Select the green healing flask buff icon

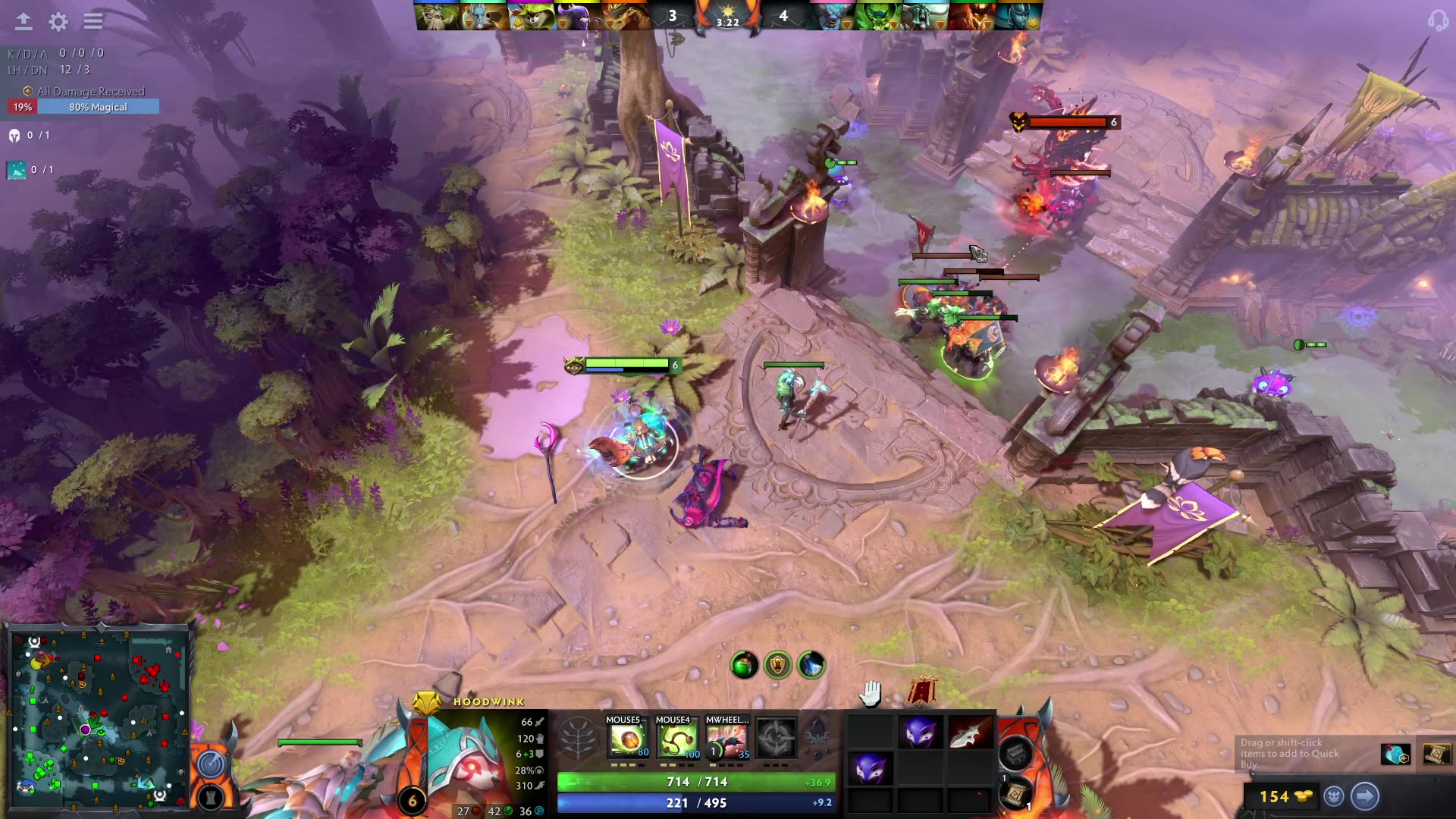(744, 665)
